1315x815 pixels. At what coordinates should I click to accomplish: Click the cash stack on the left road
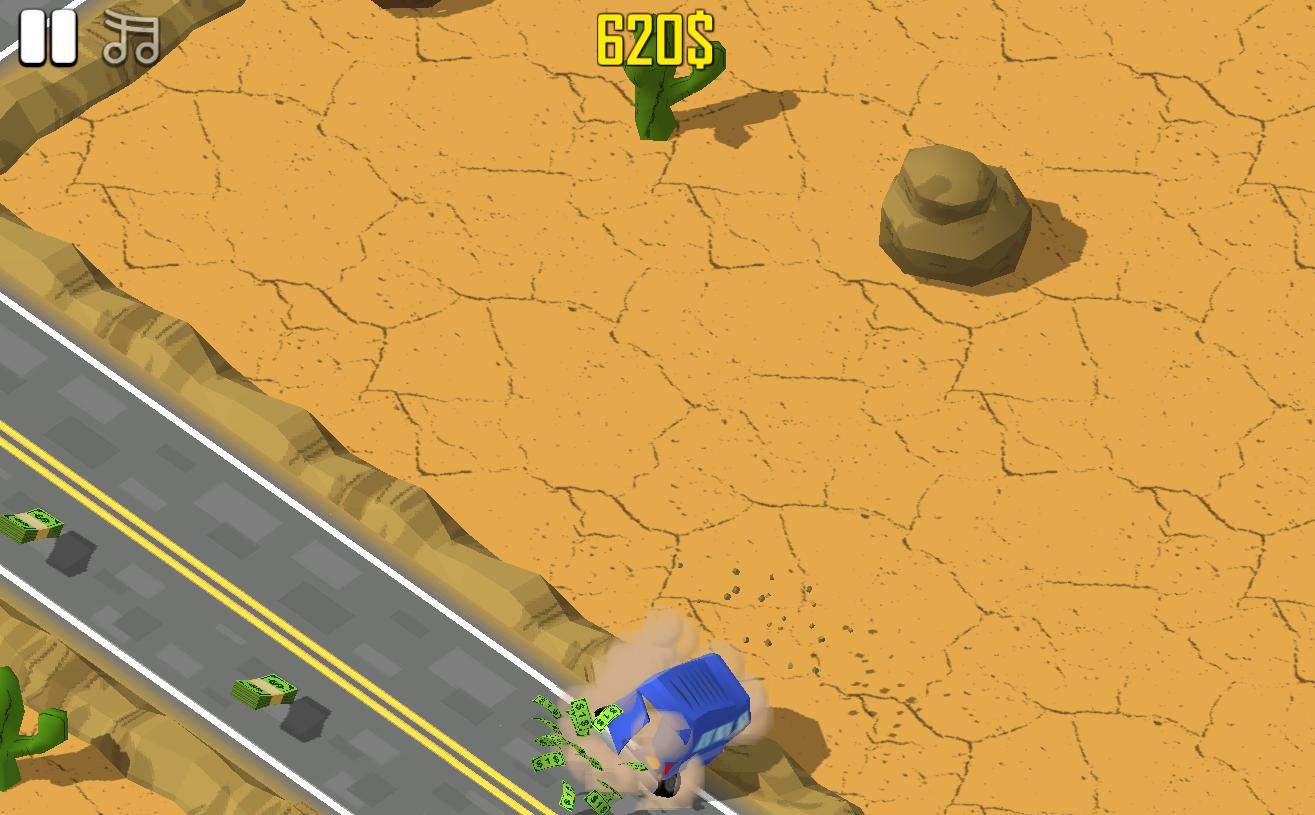(x=30, y=525)
